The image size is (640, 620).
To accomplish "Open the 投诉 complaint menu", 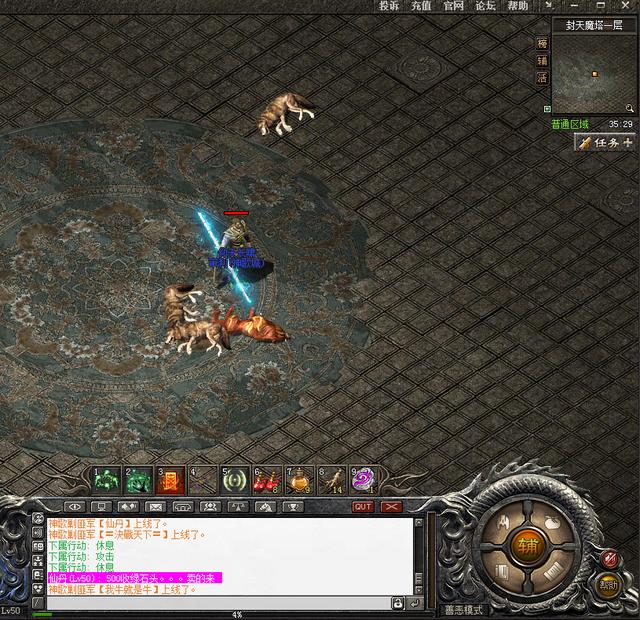I will pos(389,6).
